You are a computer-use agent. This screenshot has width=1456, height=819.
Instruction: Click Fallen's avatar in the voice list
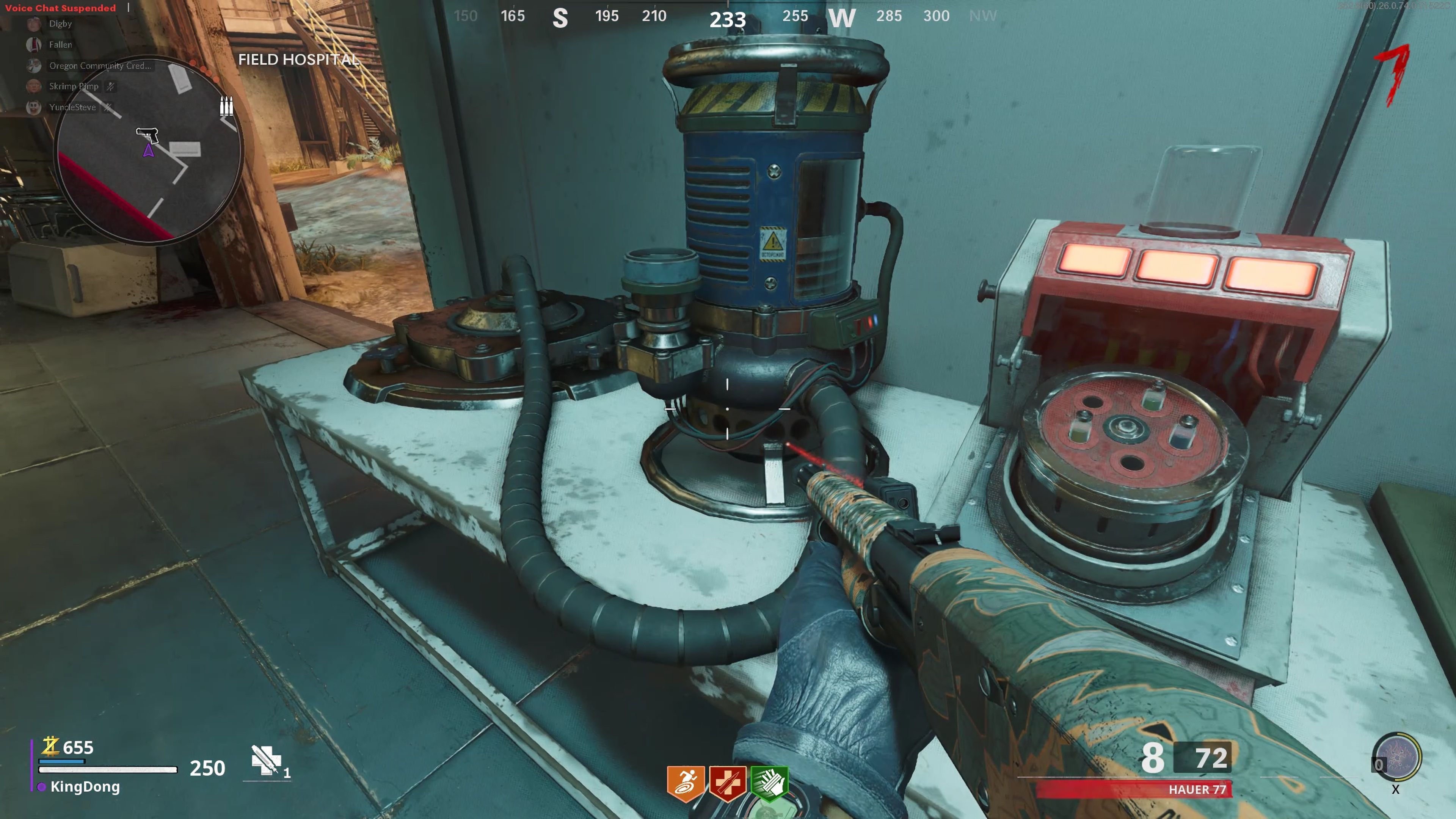pyautogui.click(x=35, y=44)
